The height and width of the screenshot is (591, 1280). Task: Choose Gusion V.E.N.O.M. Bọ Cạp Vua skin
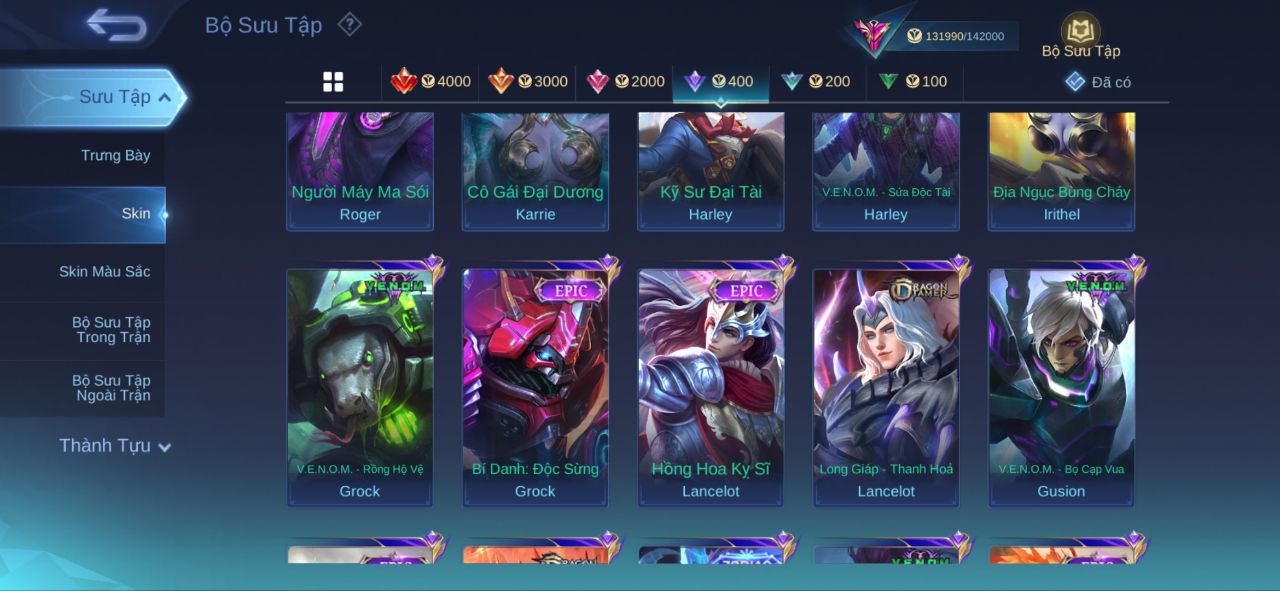point(1061,387)
